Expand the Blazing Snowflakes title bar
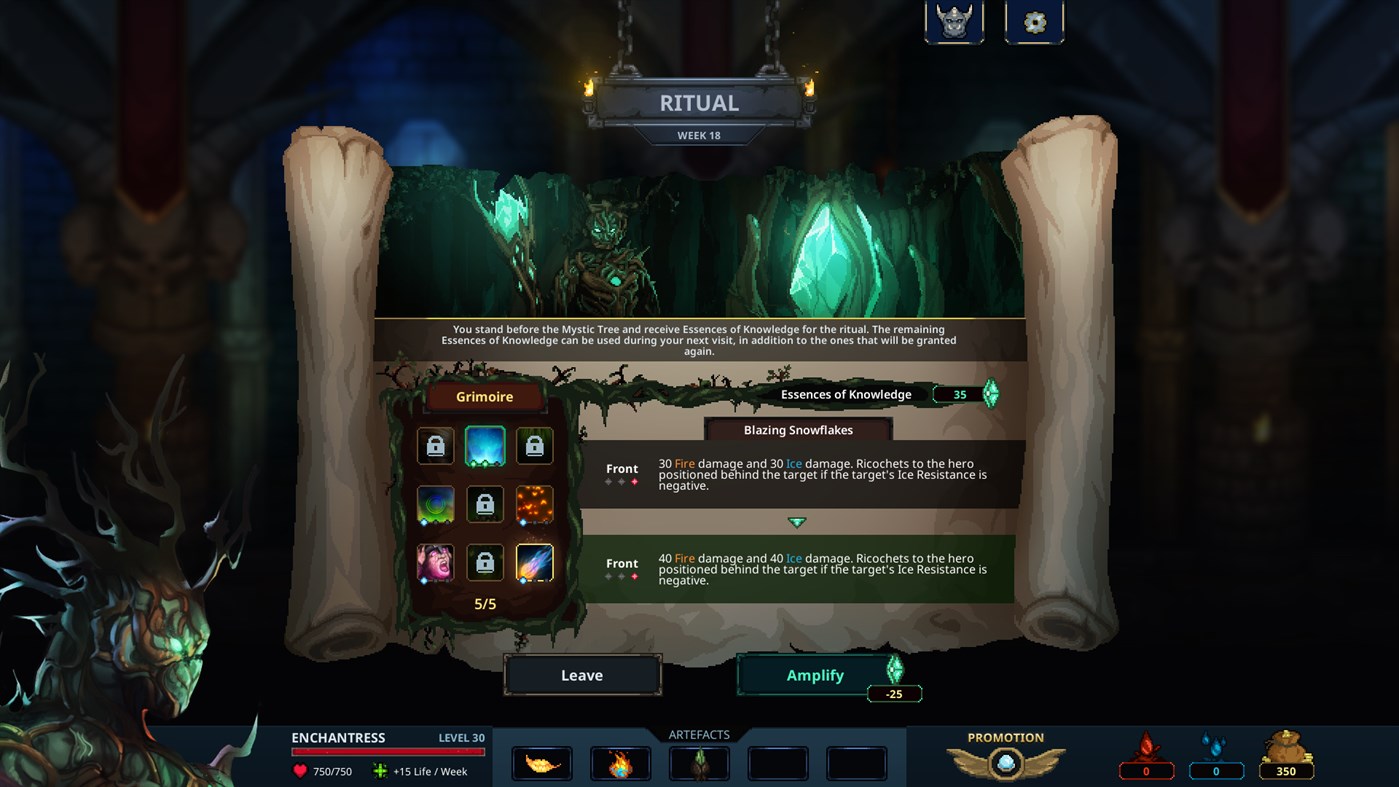The height and width of the screenshot is (787, 1399). 798,430
